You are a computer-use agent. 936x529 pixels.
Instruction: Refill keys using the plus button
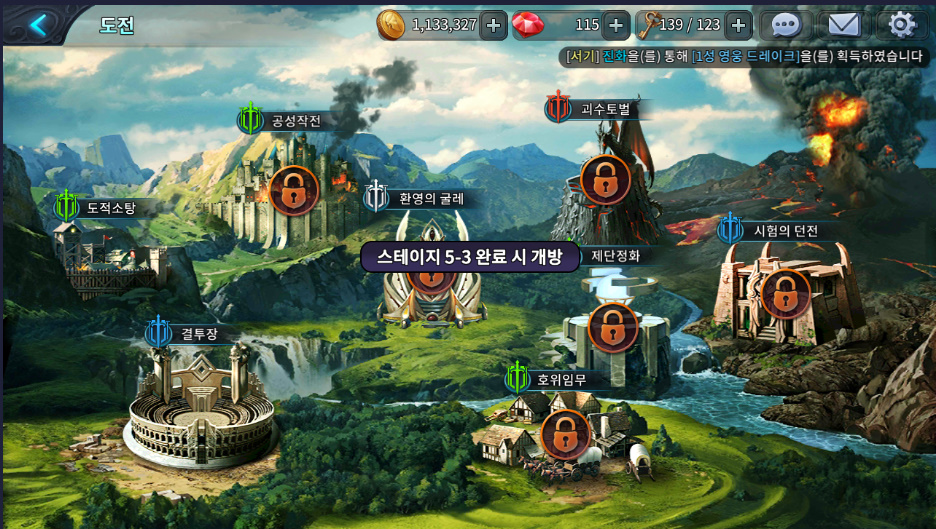[738, 25]
